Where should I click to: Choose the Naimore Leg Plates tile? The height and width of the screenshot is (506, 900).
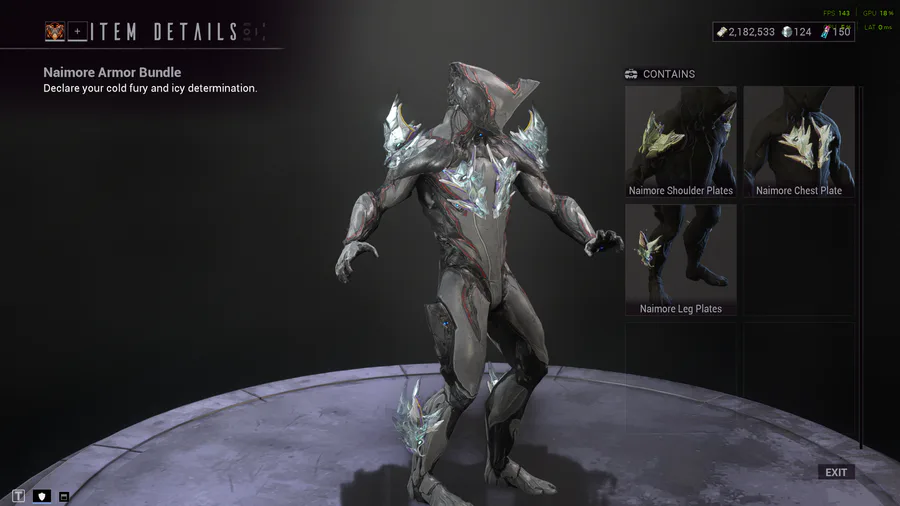[681, 261]
